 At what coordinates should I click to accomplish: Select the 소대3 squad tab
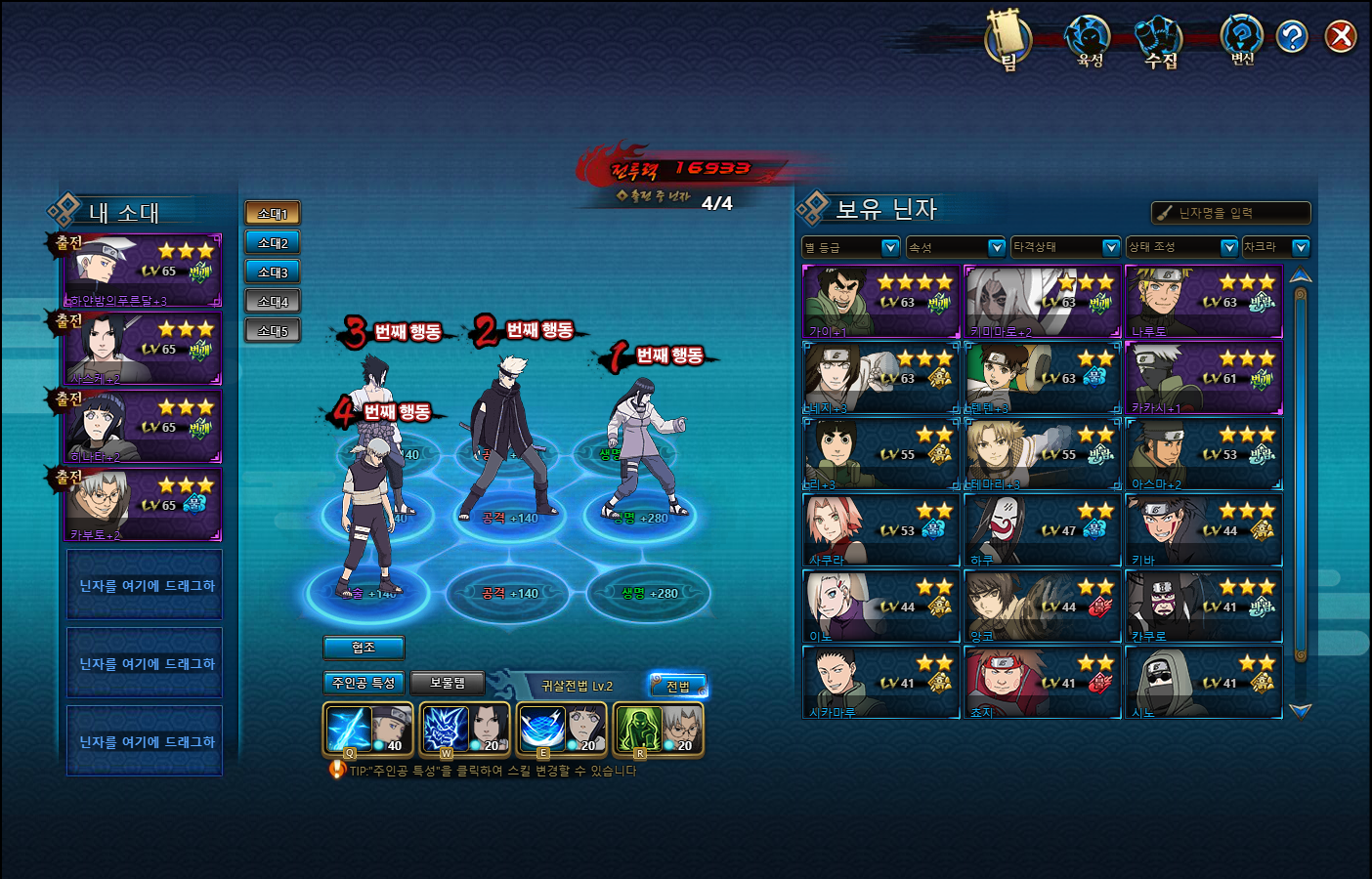(273, 272)
